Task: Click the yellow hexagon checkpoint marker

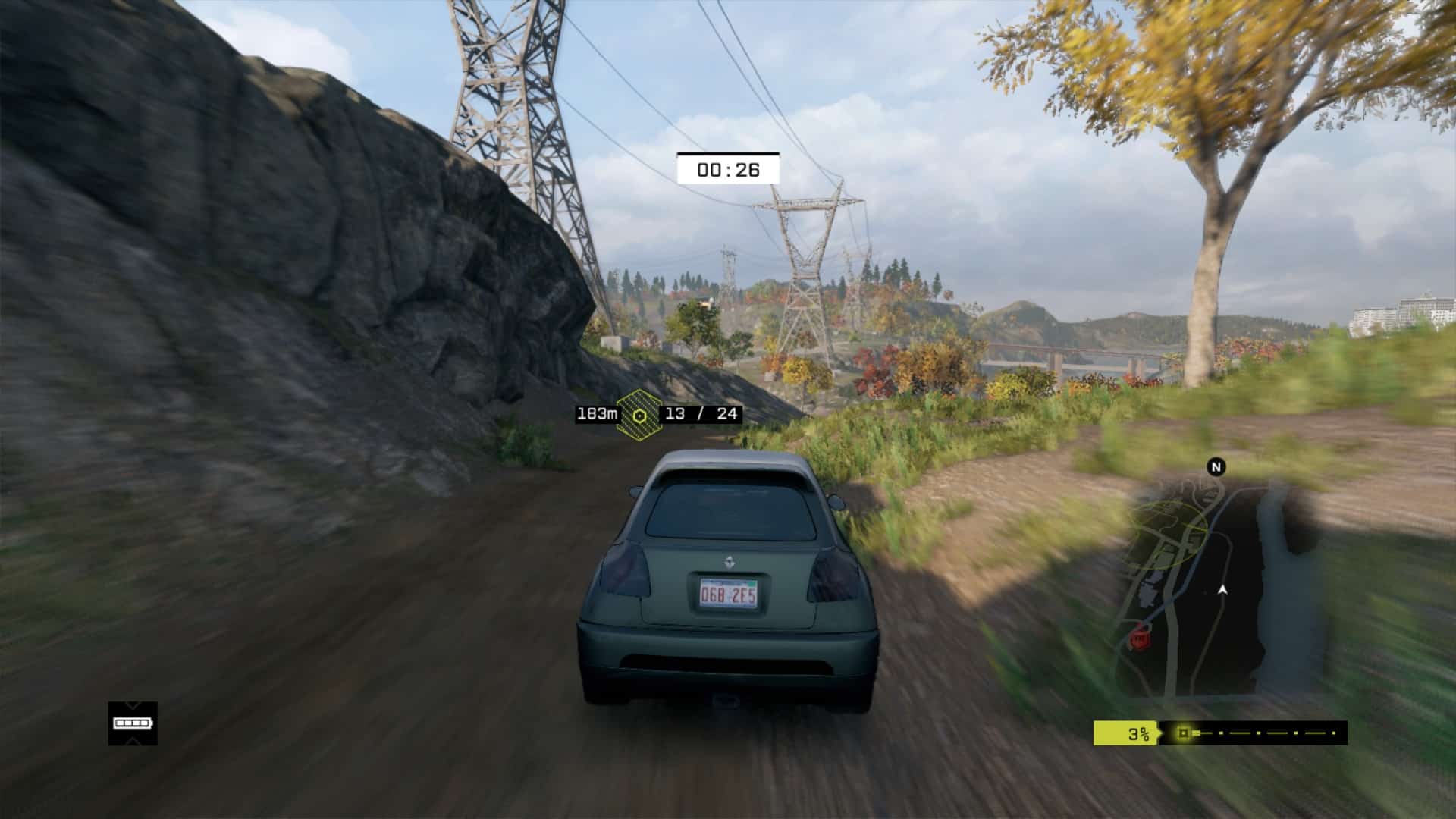Action: (639, 414)
